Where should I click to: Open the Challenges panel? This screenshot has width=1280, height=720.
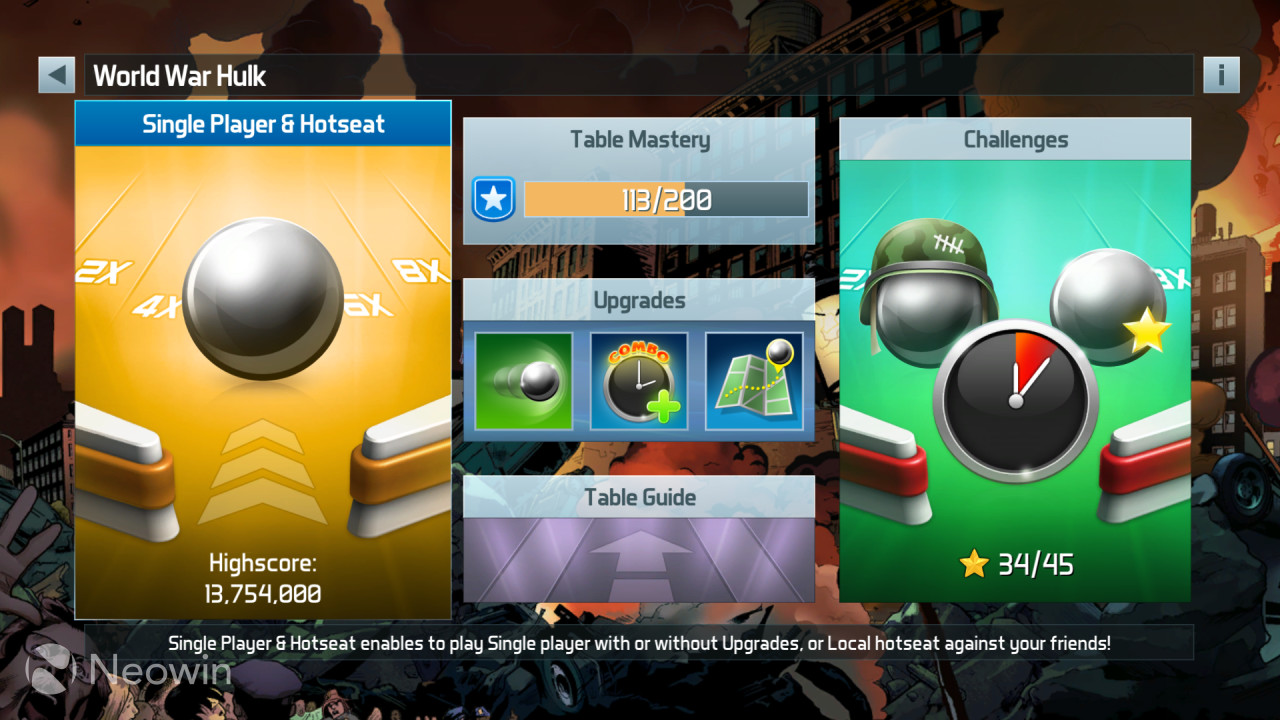pos(1015,139)
